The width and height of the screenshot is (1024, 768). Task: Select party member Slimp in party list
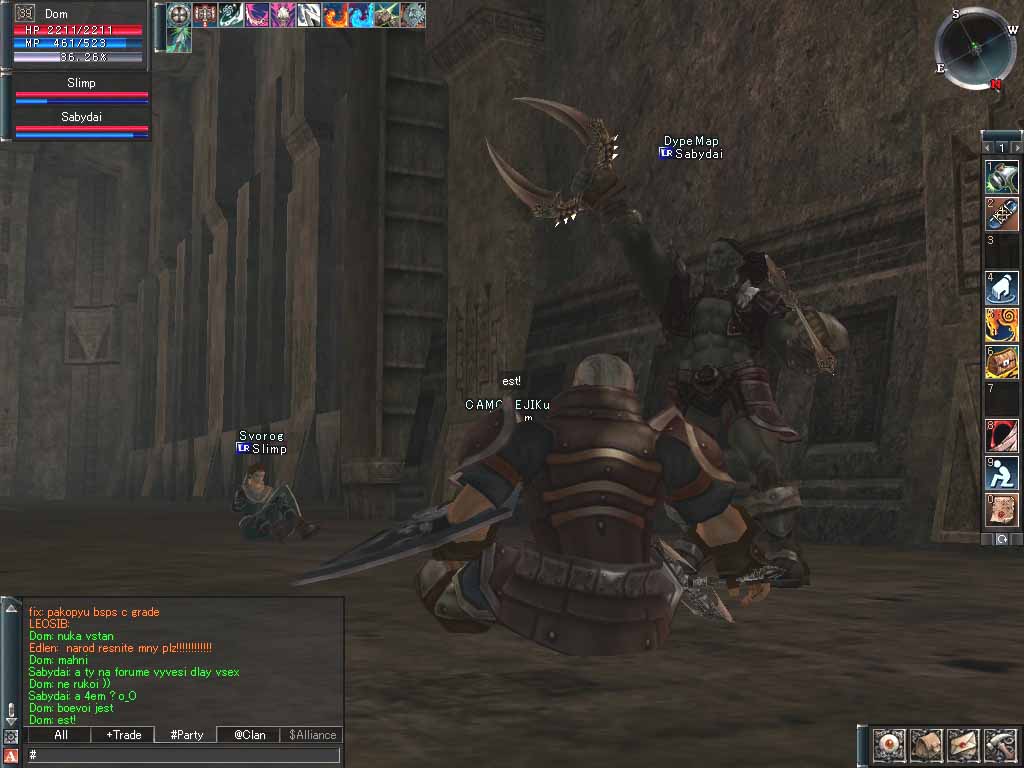[x=81, y=90]
